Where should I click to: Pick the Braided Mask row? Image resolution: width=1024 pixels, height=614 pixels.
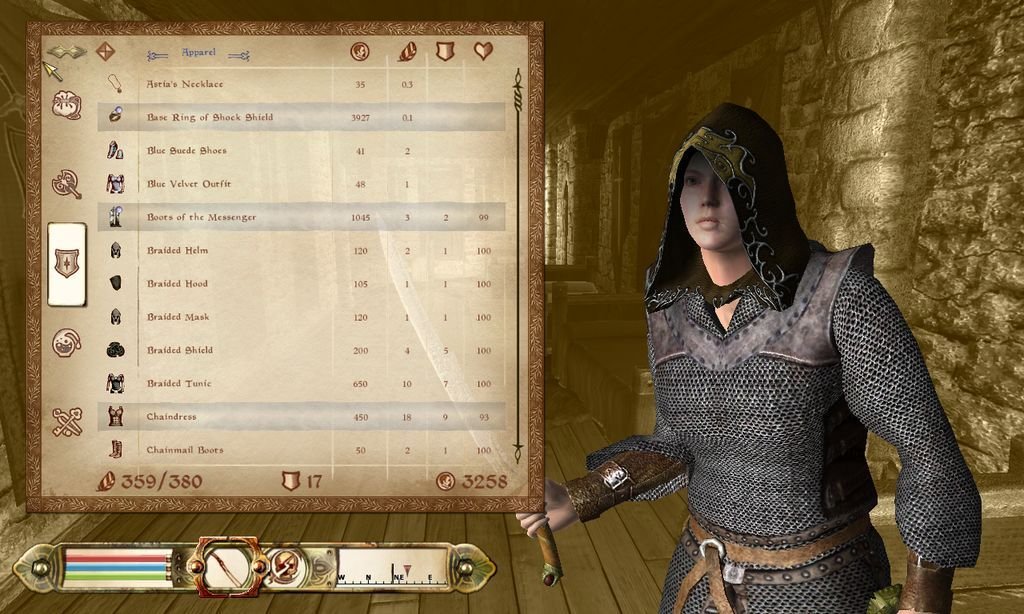click(178, 317)
